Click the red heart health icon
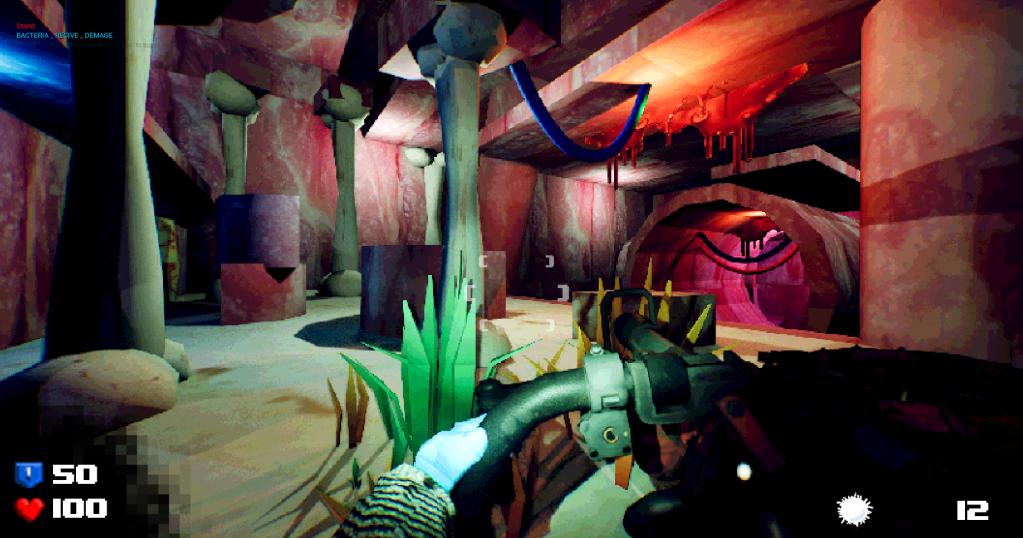 click(29, 509)
